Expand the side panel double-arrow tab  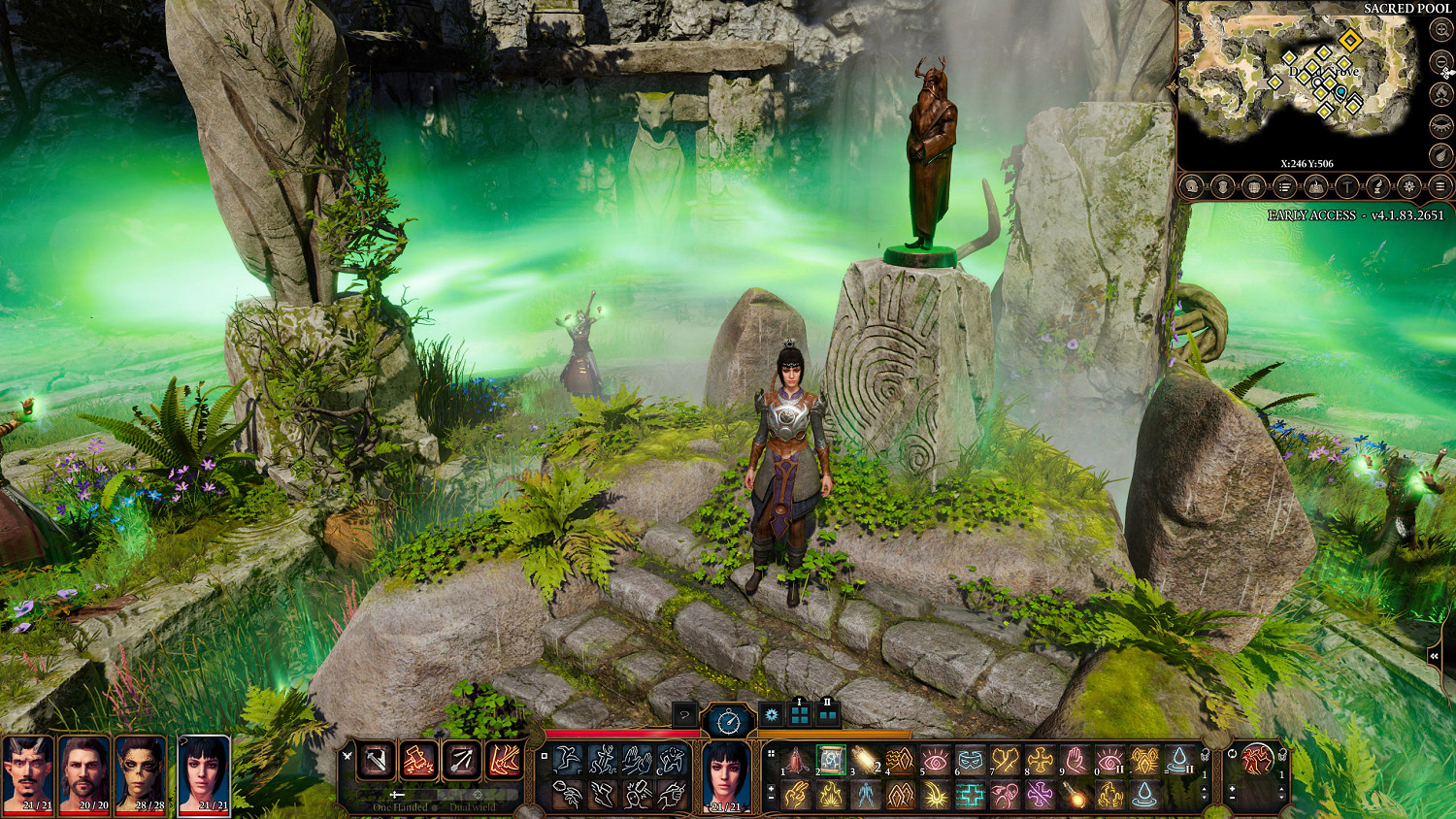coord(1435,656)
